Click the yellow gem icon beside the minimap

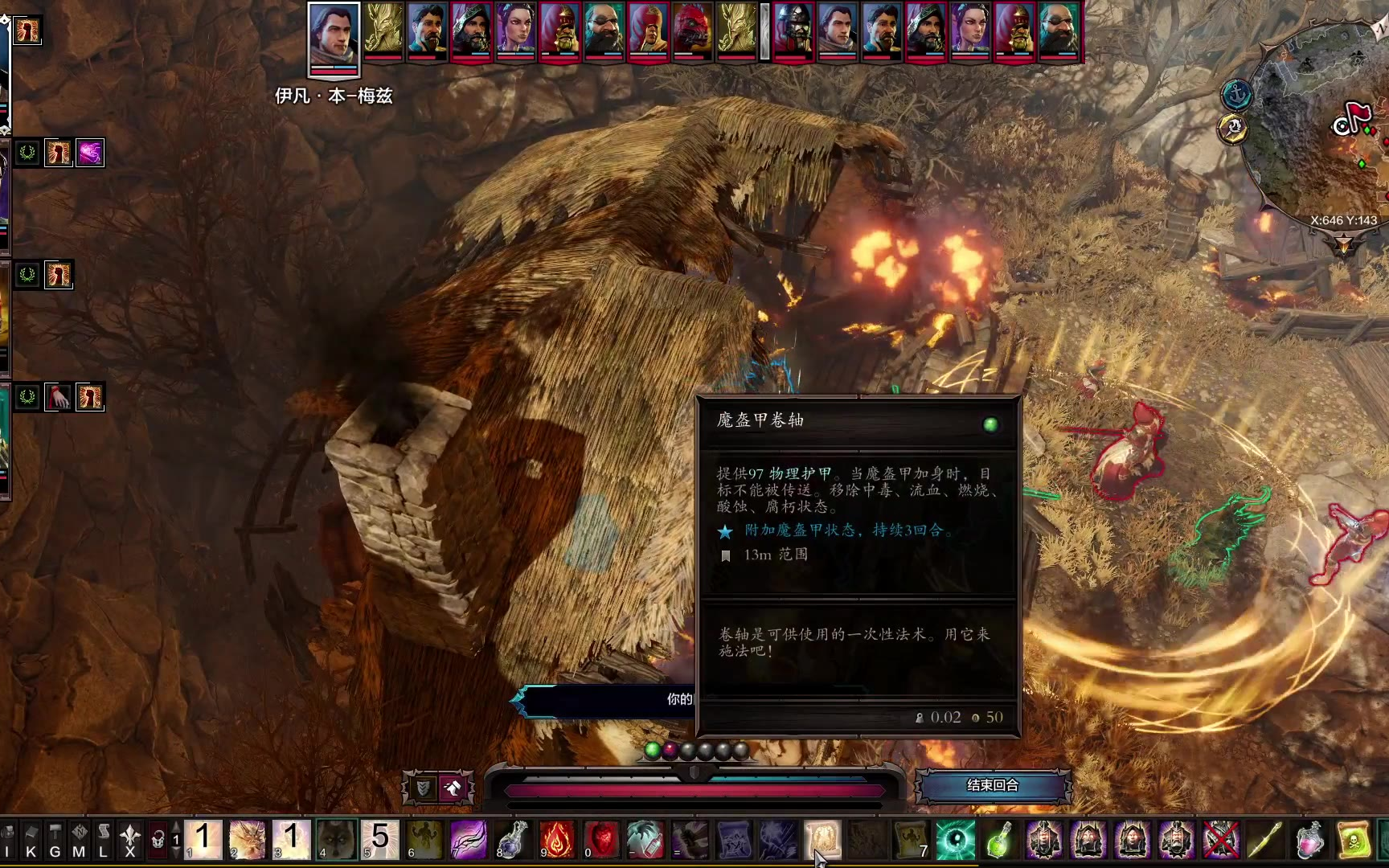click(x=1232, y=129)
